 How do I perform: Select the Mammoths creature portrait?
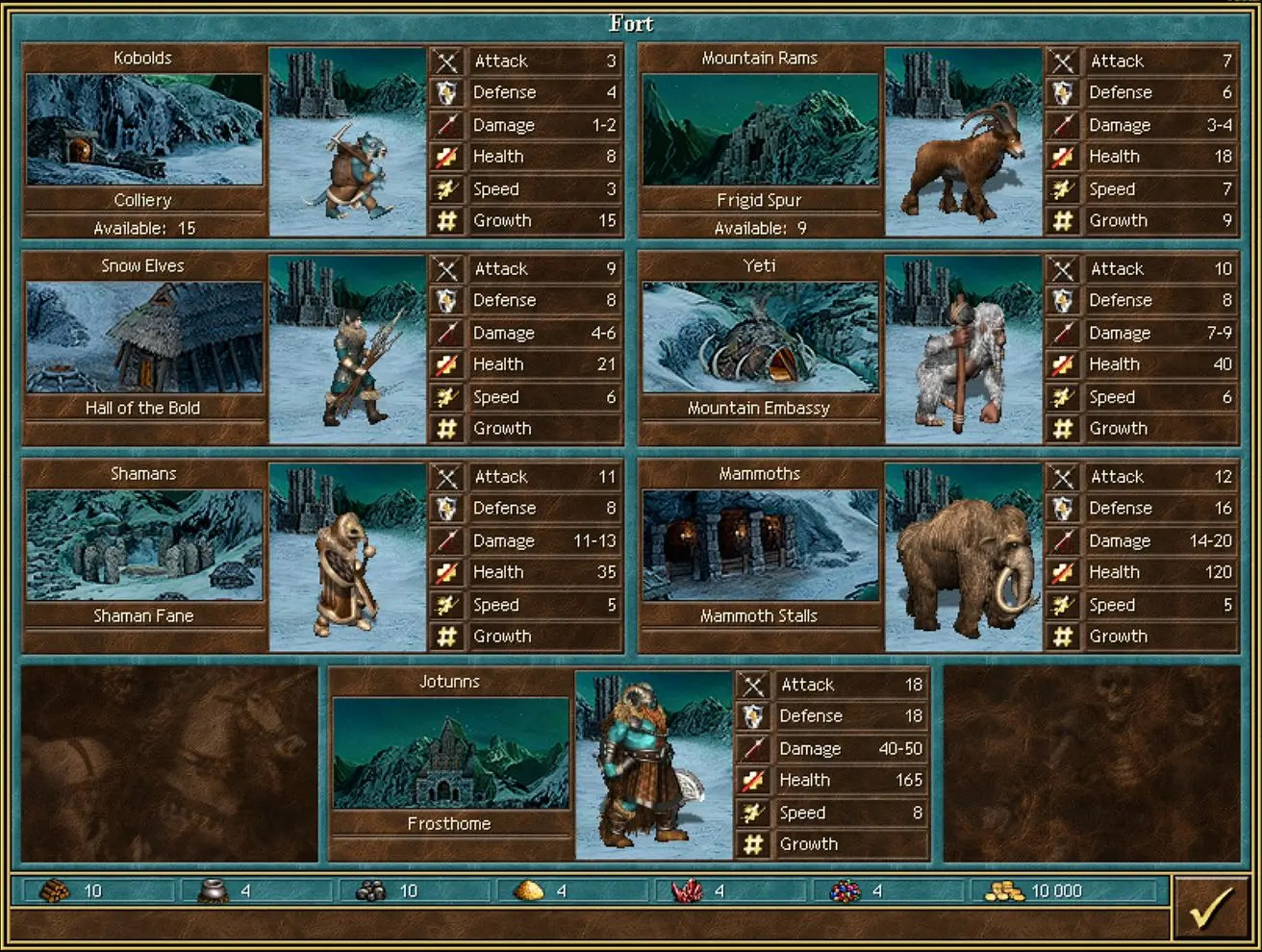(x=963, y=558)
